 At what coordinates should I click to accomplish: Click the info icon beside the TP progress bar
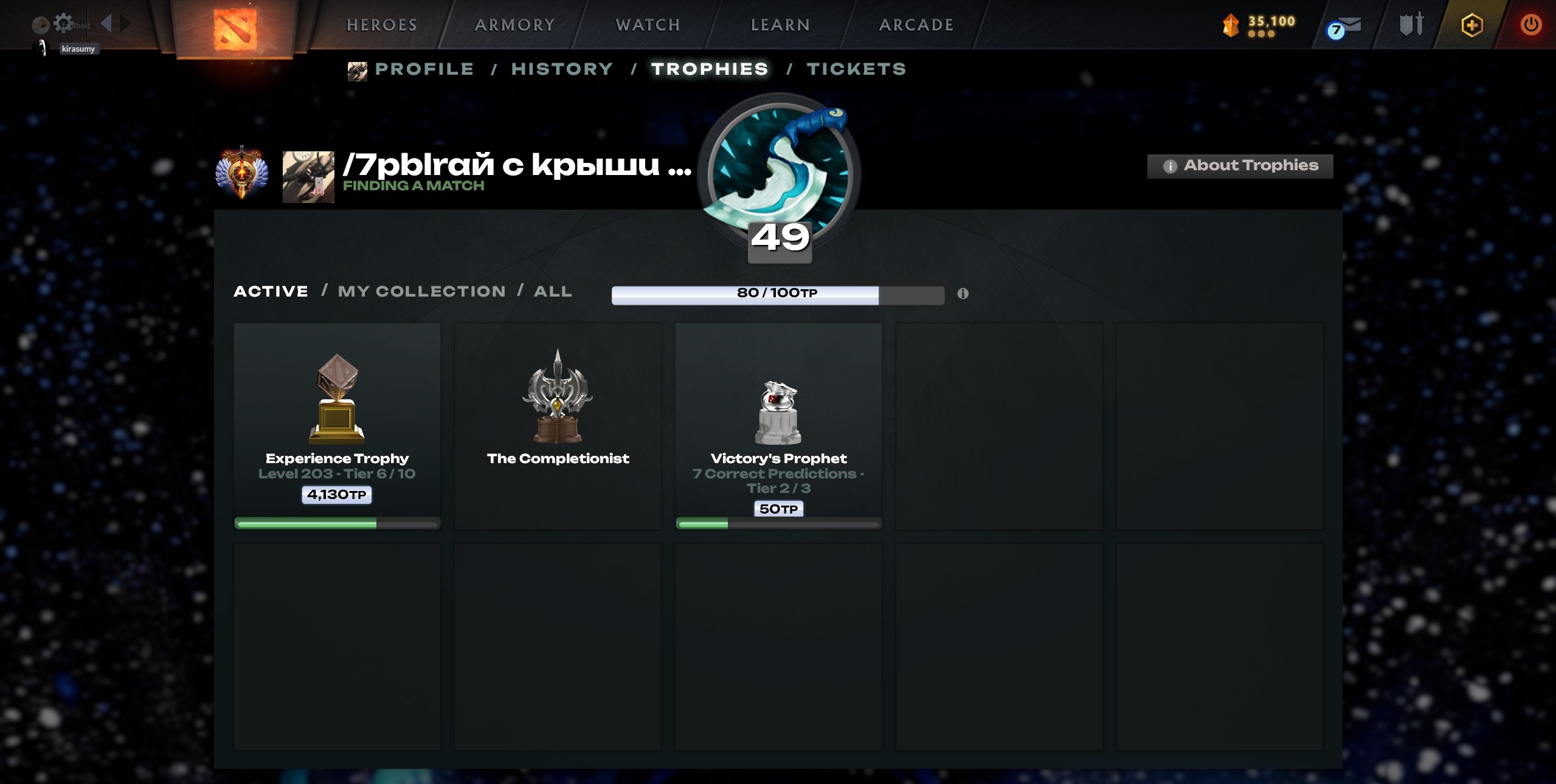tap(963, 294)
